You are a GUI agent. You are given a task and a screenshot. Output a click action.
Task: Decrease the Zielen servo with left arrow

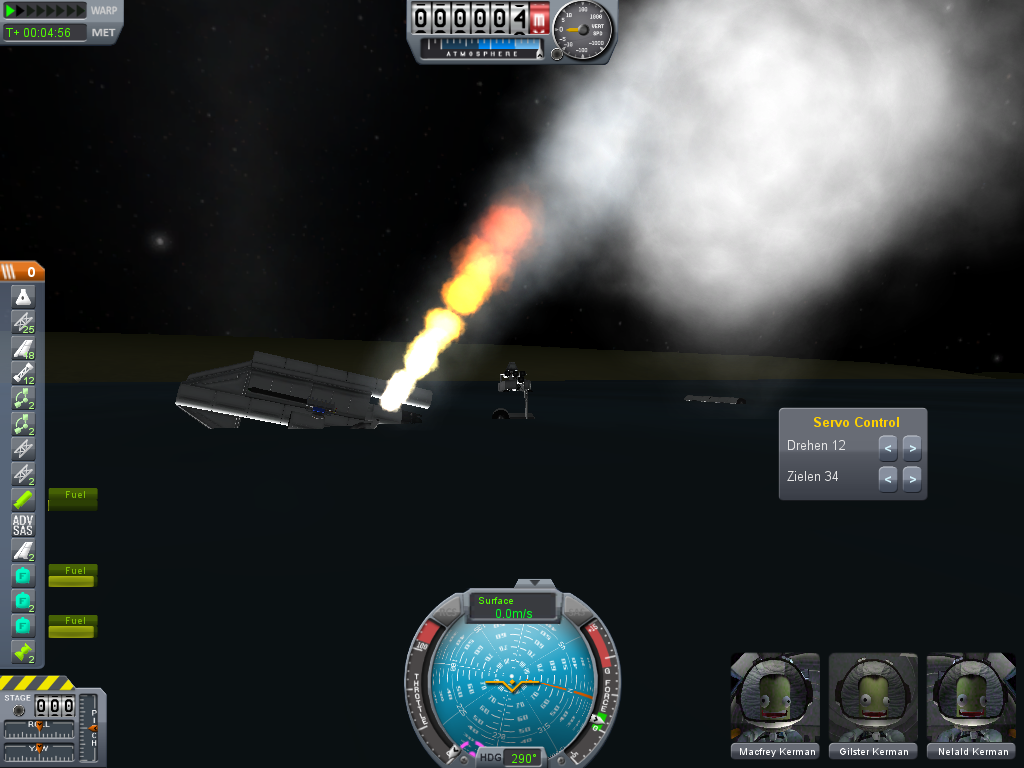(888, 479)
